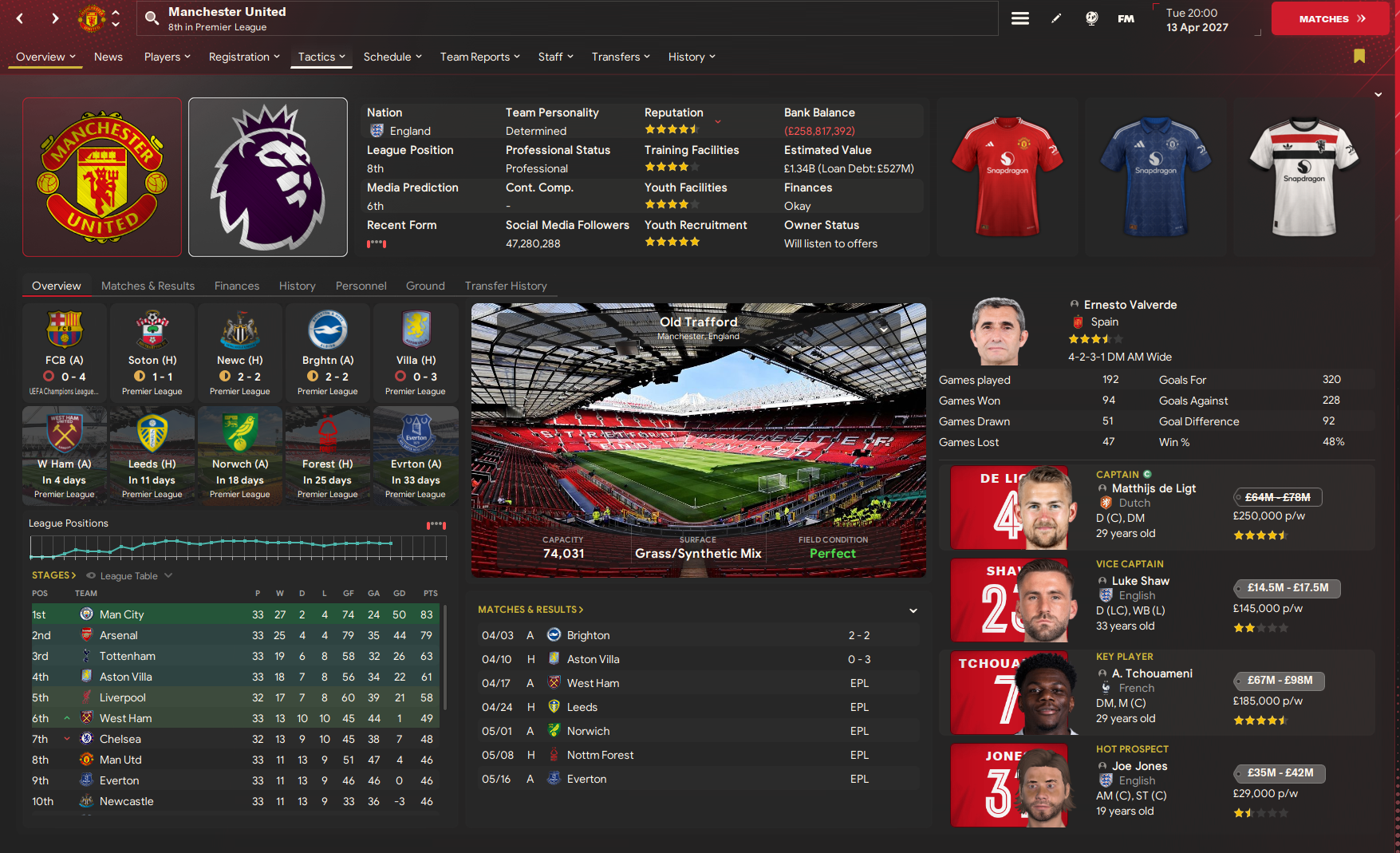Go back with the left navigation arrow
The height and width of the screenshot is (853, 1400).
click(19, 17)
